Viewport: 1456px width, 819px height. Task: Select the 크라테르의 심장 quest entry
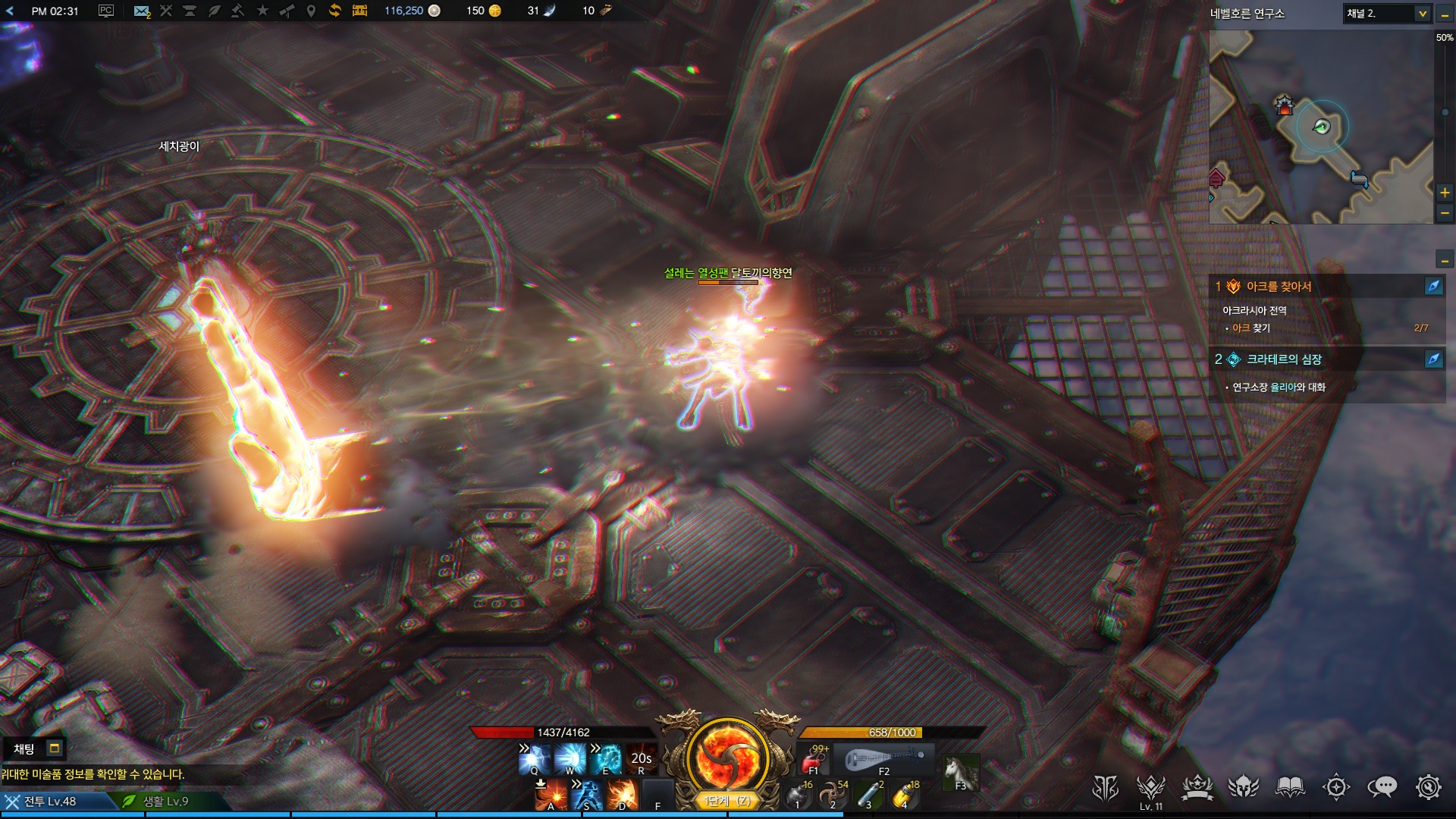(1284, 359)
